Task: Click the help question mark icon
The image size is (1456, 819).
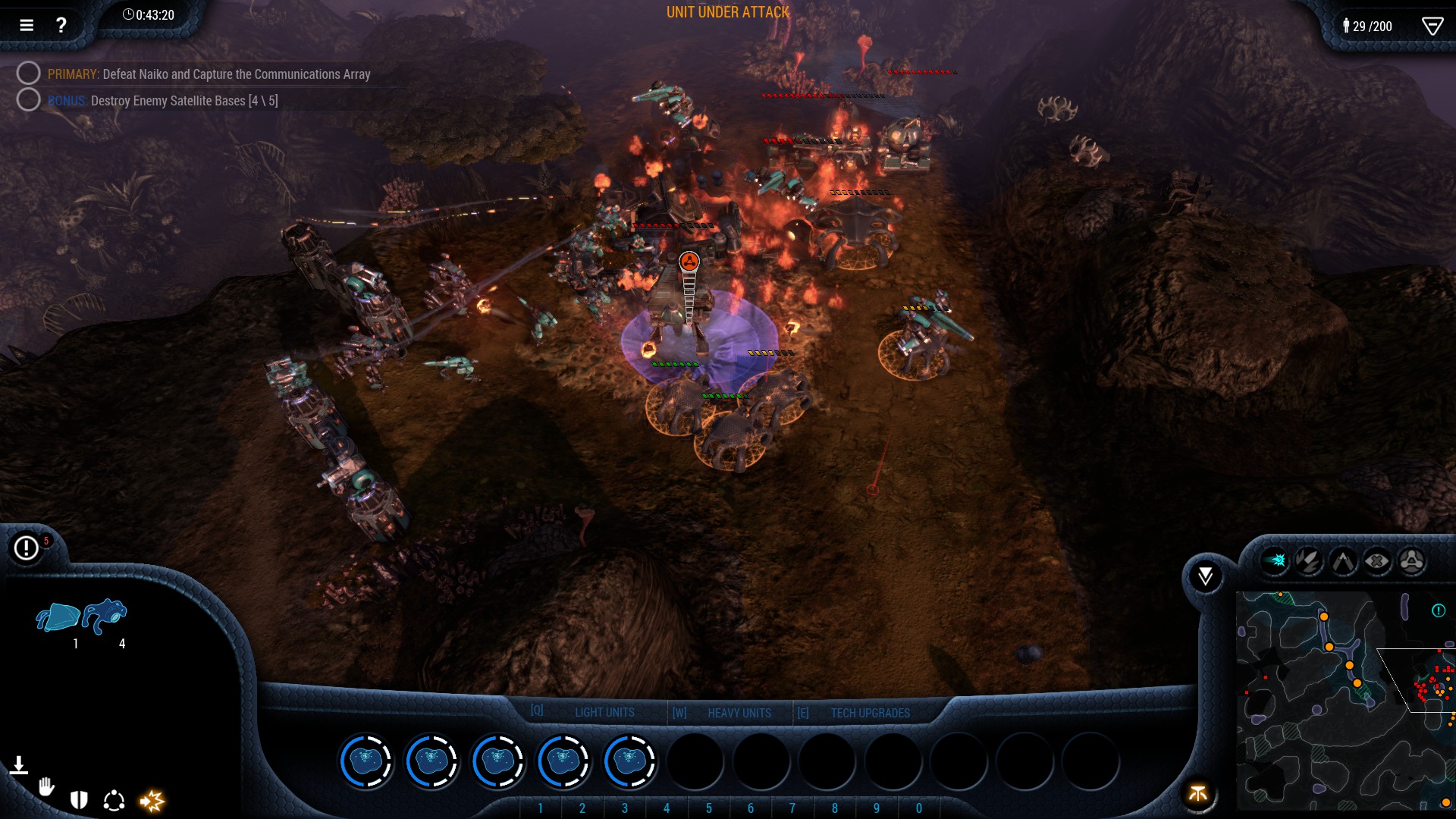Action: pos(61,24)
